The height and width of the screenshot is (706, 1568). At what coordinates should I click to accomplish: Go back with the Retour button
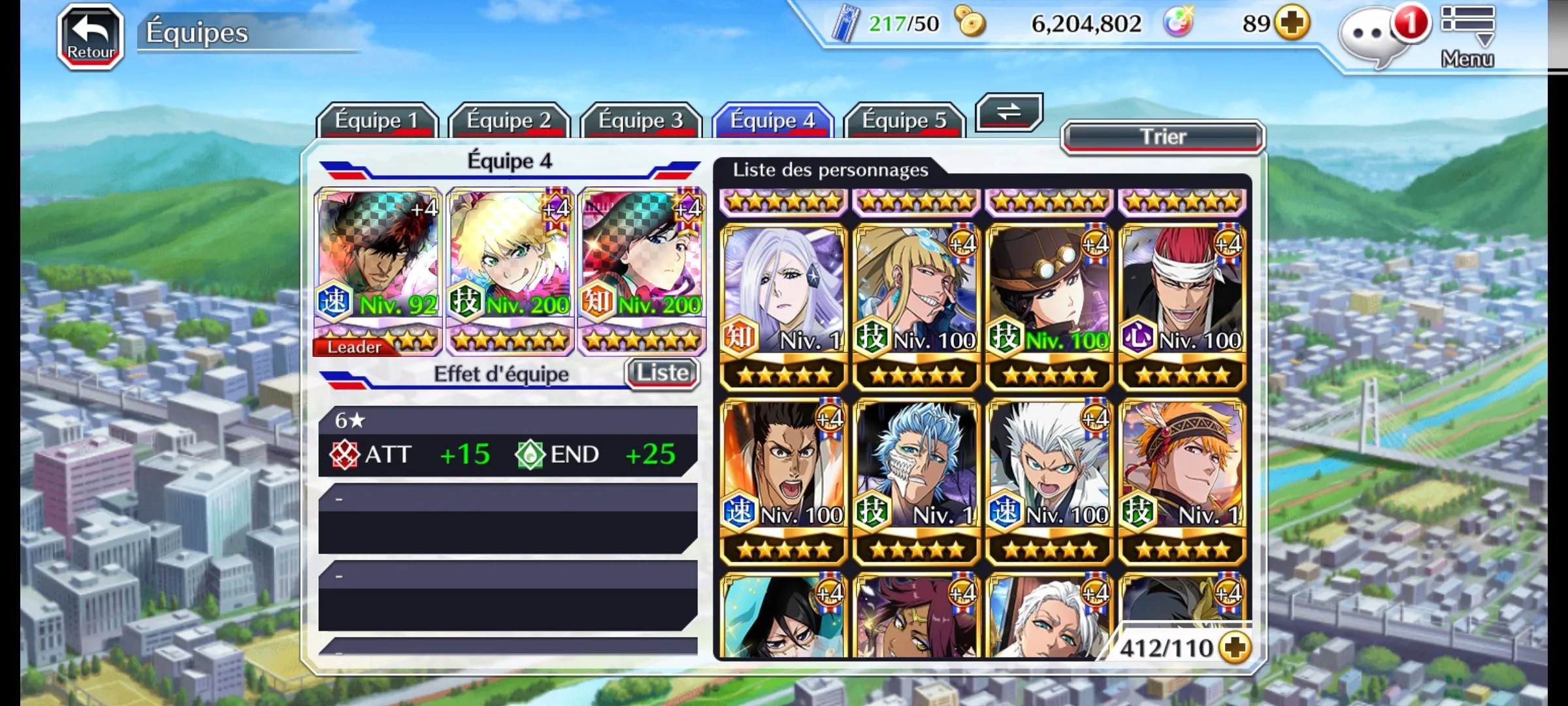pyautogui.click(x=91, y=37)
